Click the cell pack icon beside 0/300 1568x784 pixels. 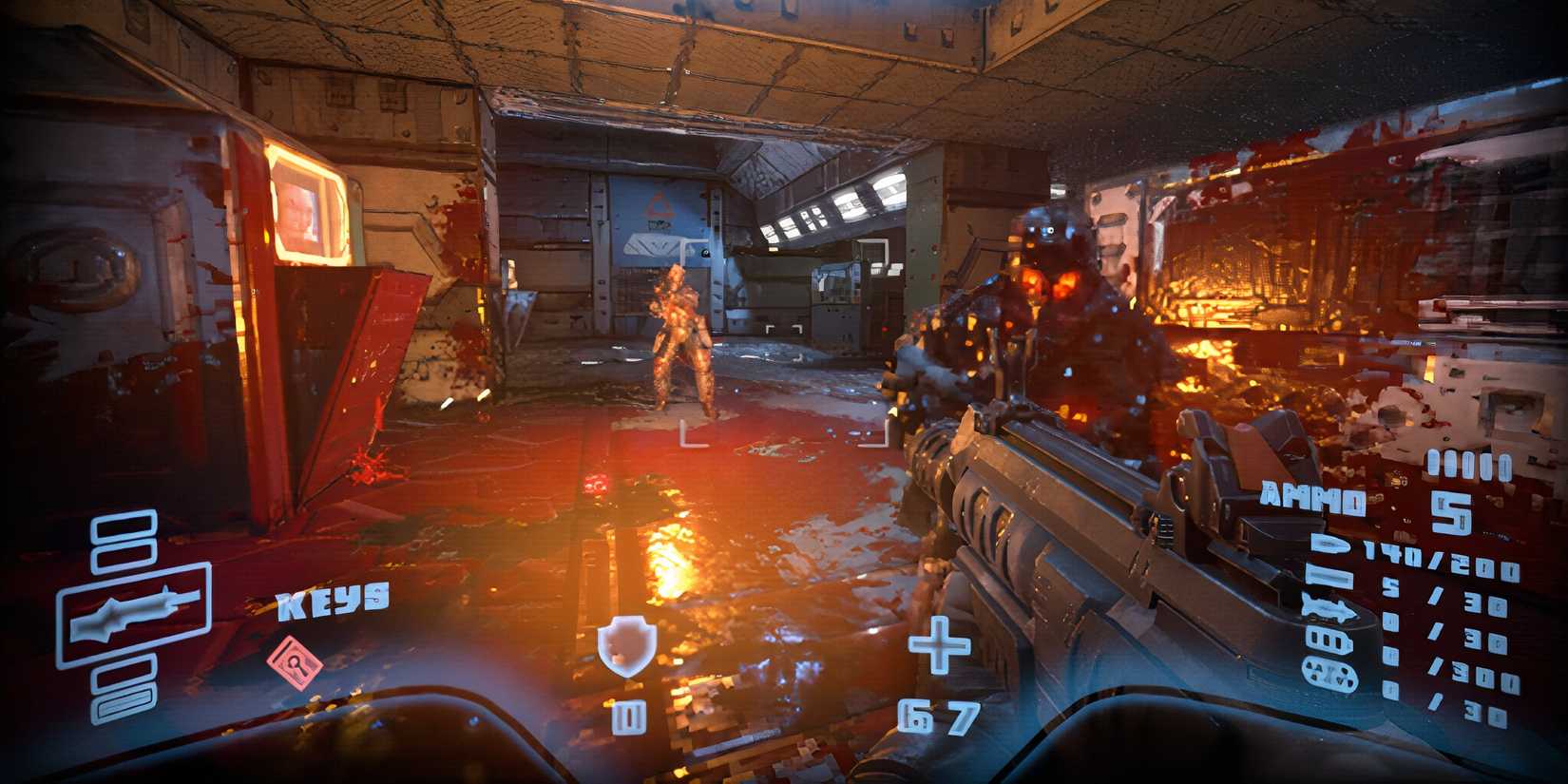(1329, 671)
